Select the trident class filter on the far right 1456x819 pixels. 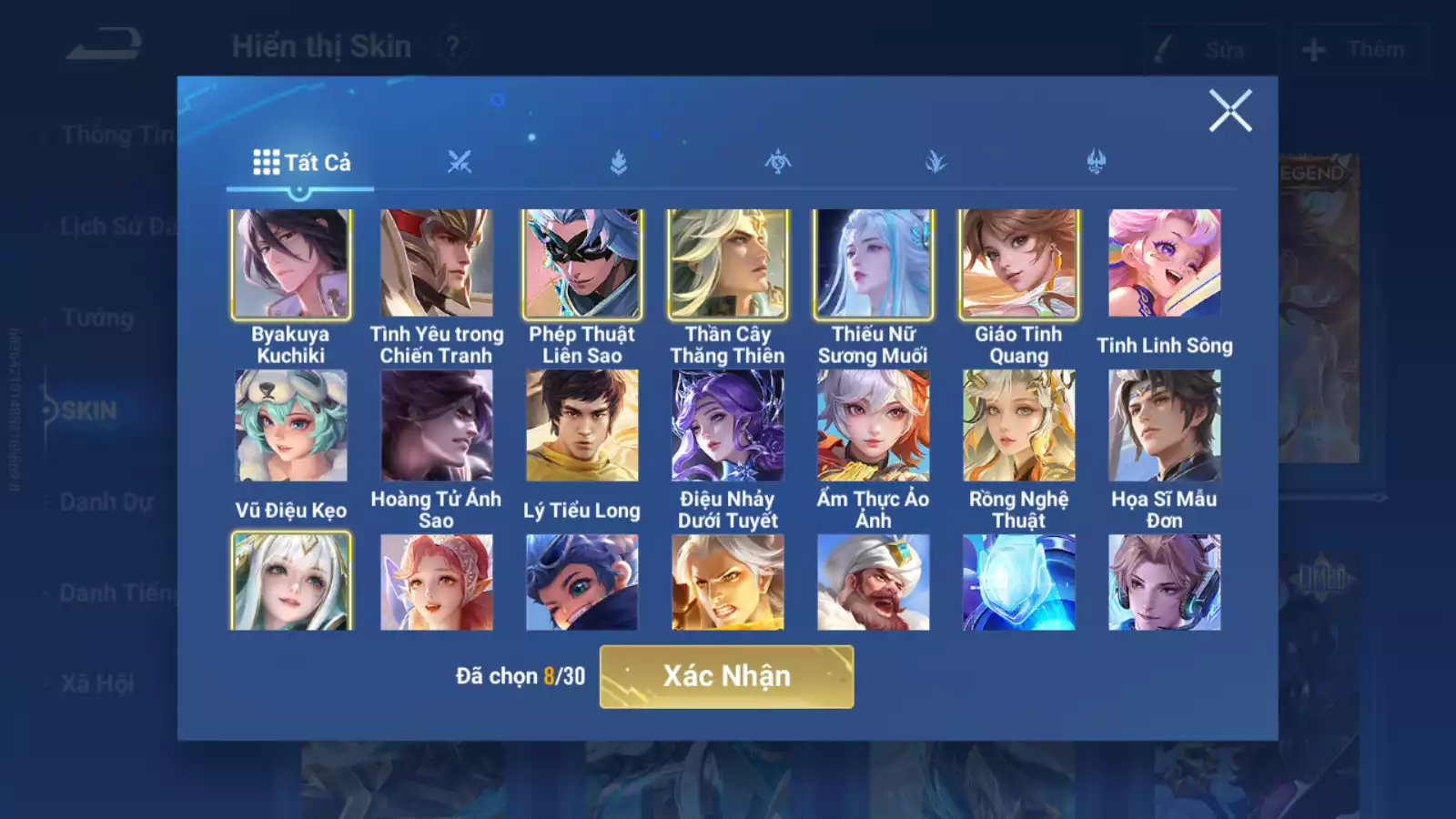[x=1097, y=160]
